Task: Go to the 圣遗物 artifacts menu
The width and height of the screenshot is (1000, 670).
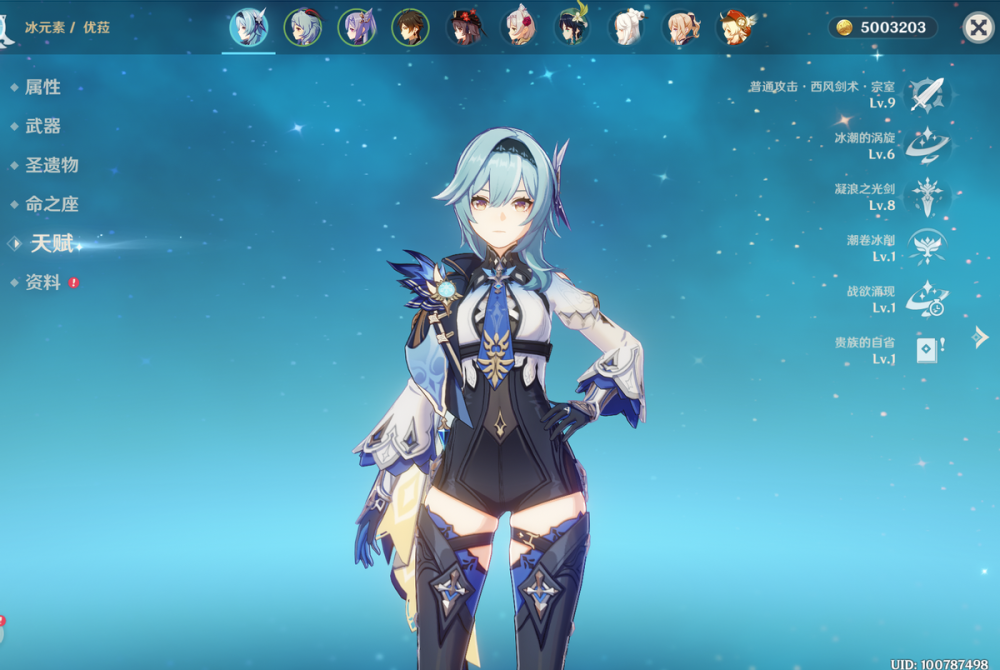Action: (x=51, y=165)
